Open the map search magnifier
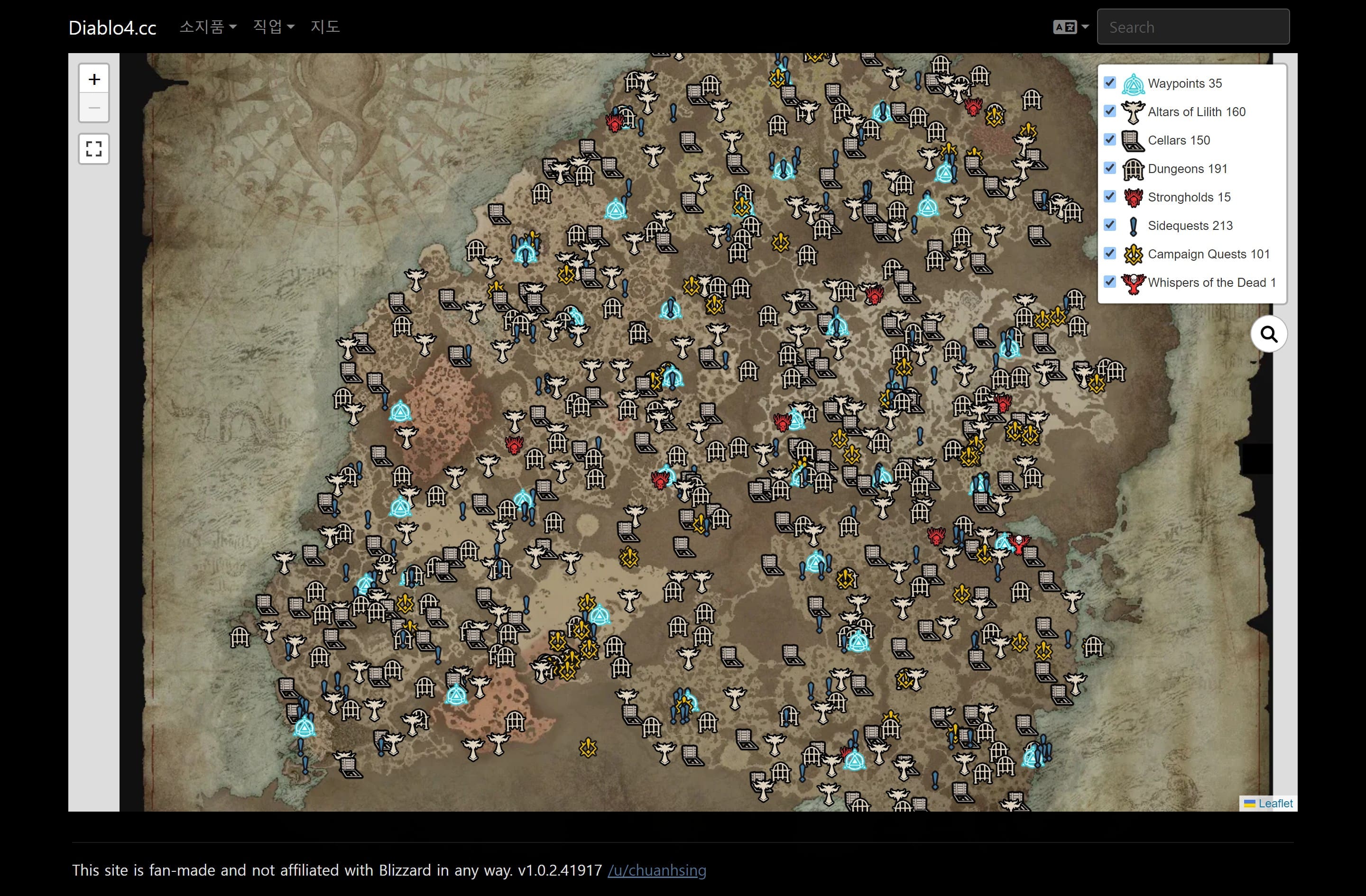This screenshot has width=1366, height=896. (1269, 333)
